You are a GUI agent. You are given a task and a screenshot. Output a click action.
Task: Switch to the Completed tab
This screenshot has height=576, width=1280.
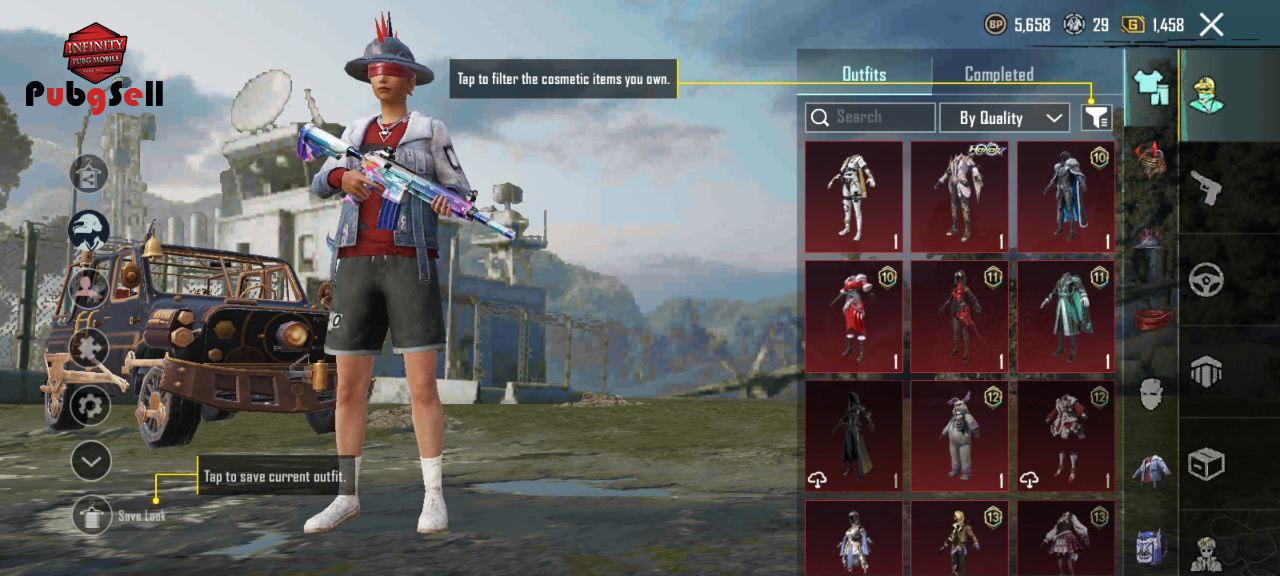[x=998, y=74]
